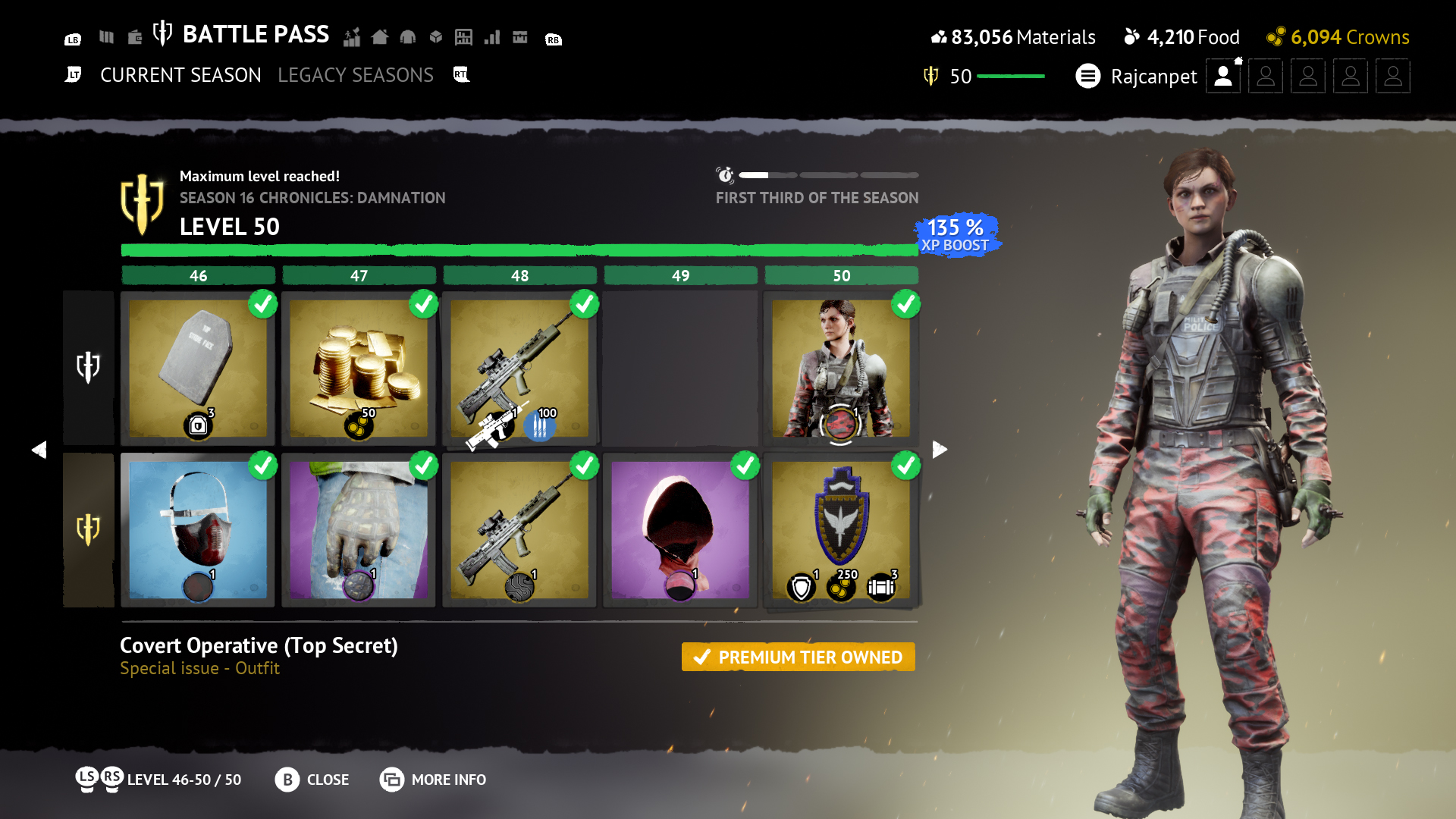Open the Map menu icon
The image size is (1456, 819).
tap(106, 36)
